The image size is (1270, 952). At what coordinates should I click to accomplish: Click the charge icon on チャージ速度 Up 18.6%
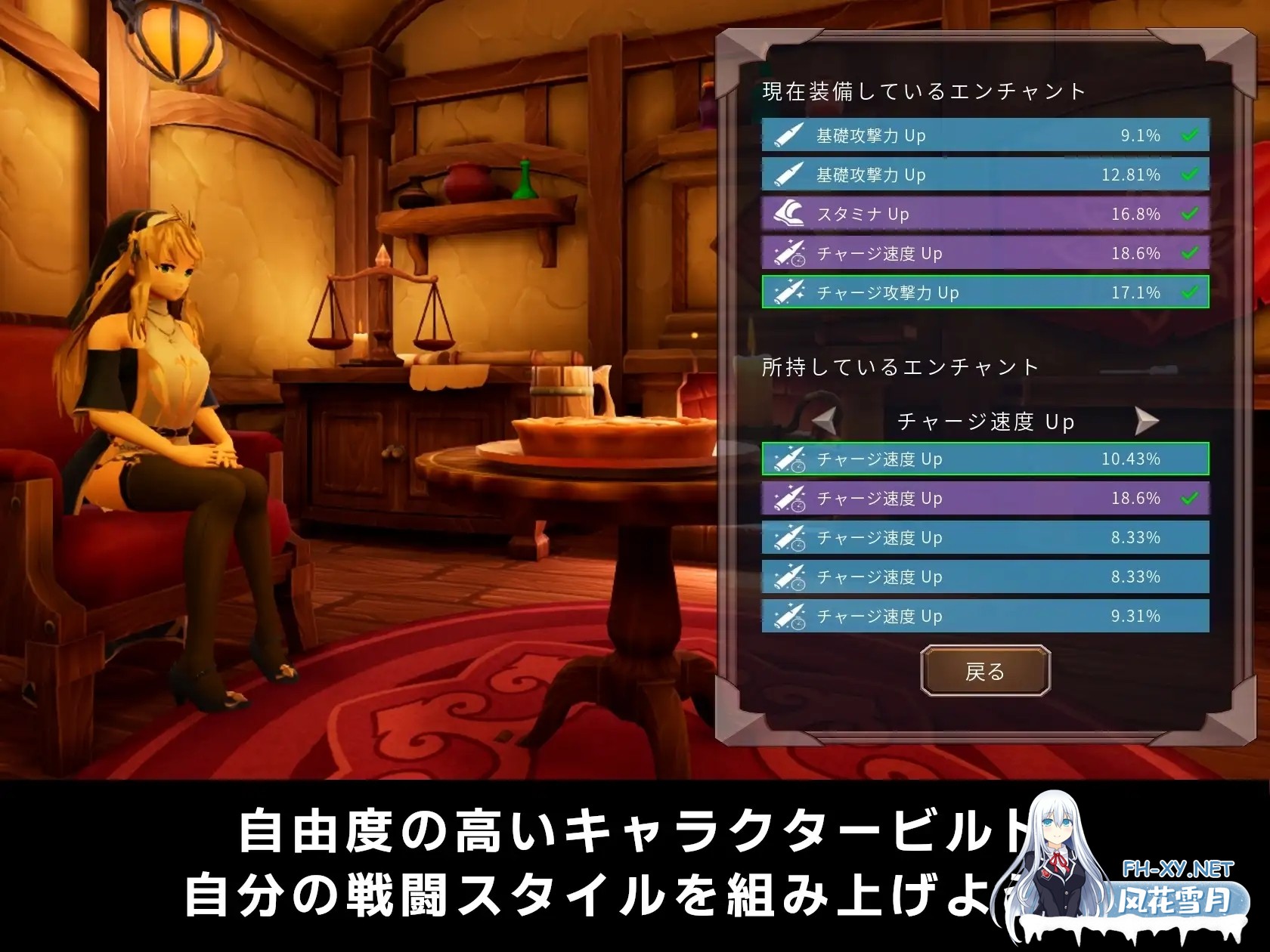tap(790, 254)
